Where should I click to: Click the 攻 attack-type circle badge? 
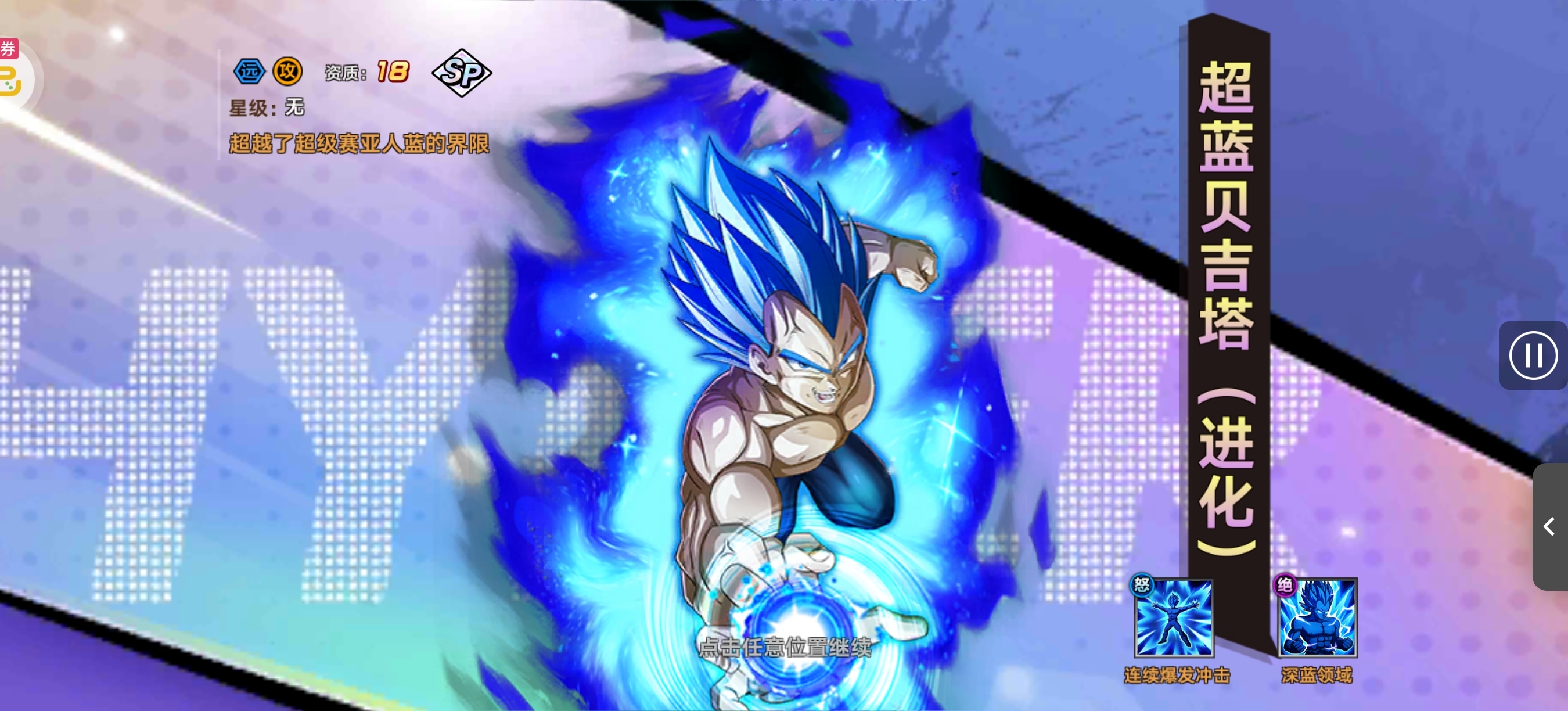286,71
